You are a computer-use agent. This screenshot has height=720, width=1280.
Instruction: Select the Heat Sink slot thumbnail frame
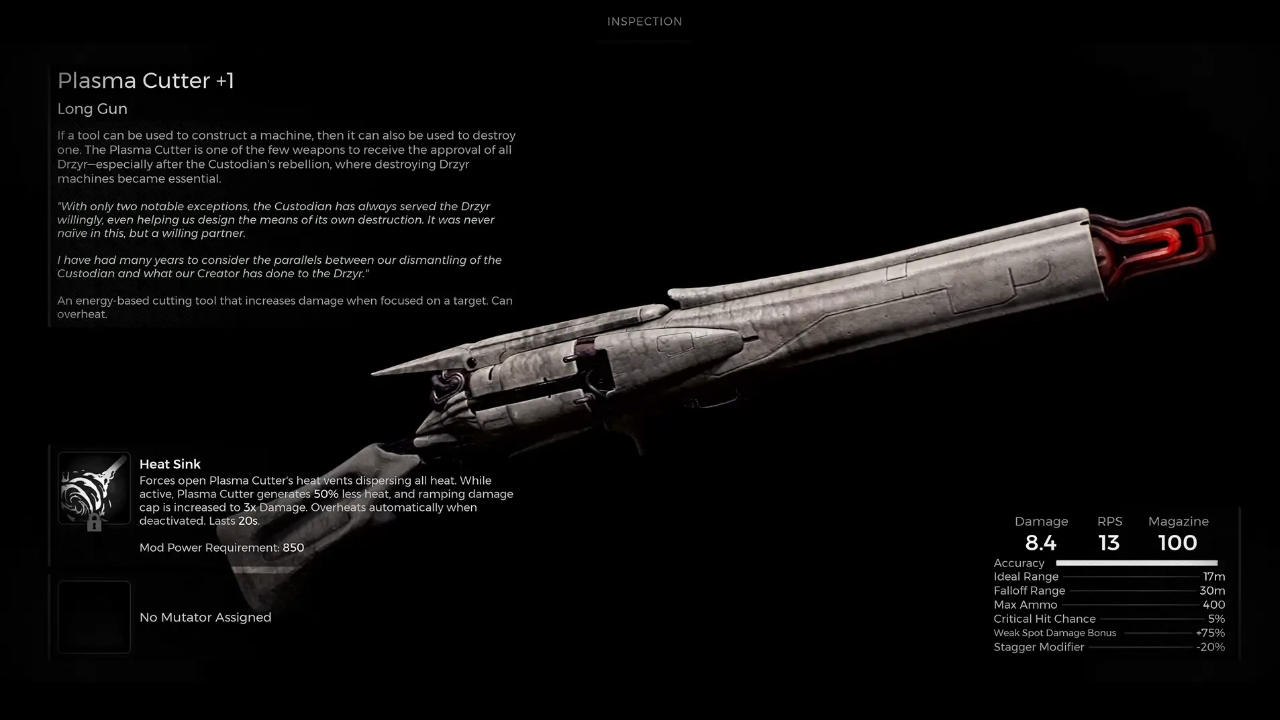[93, 490]
